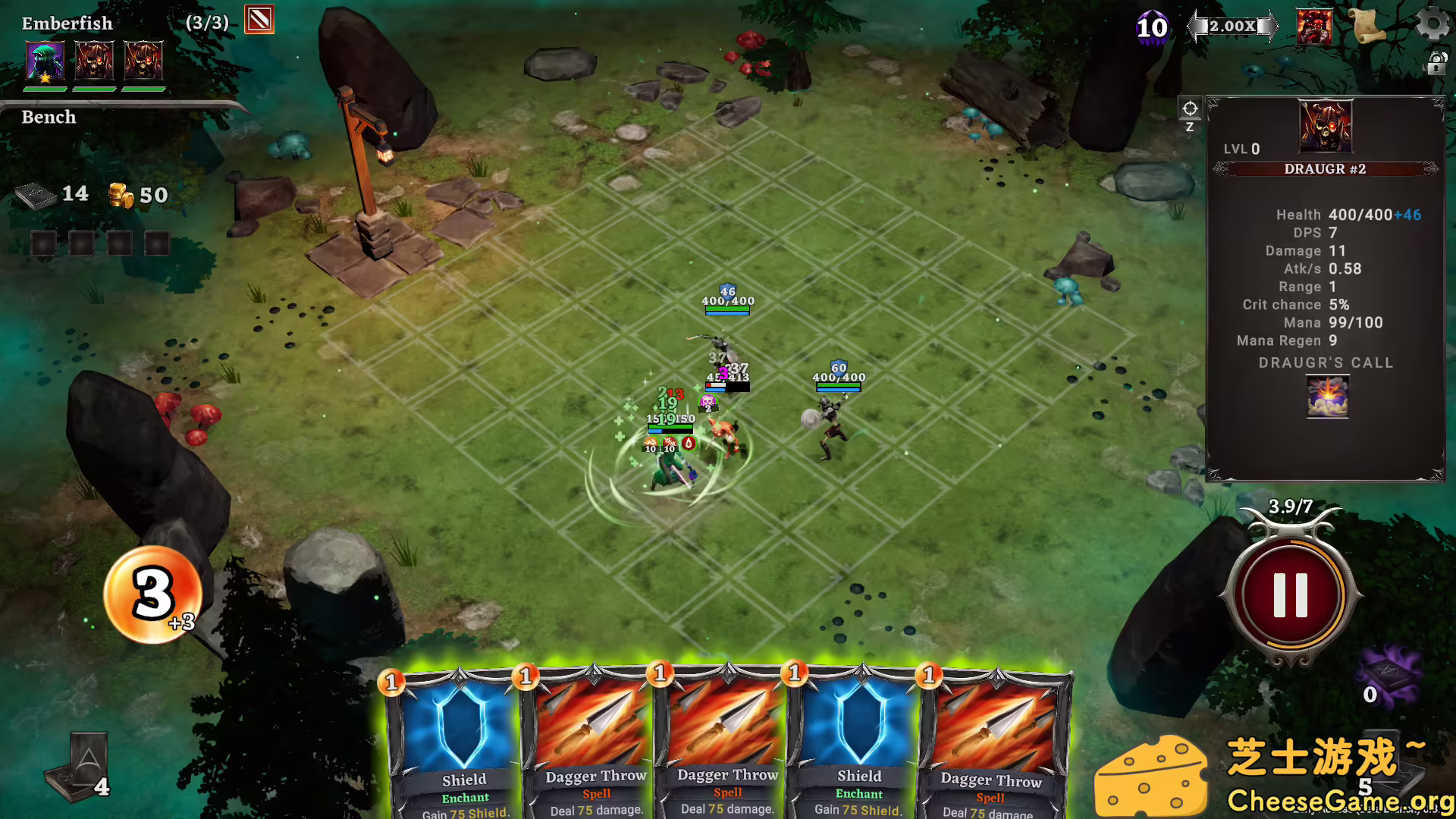Toggle the shop lock padlock icon

pos(1436,63)
